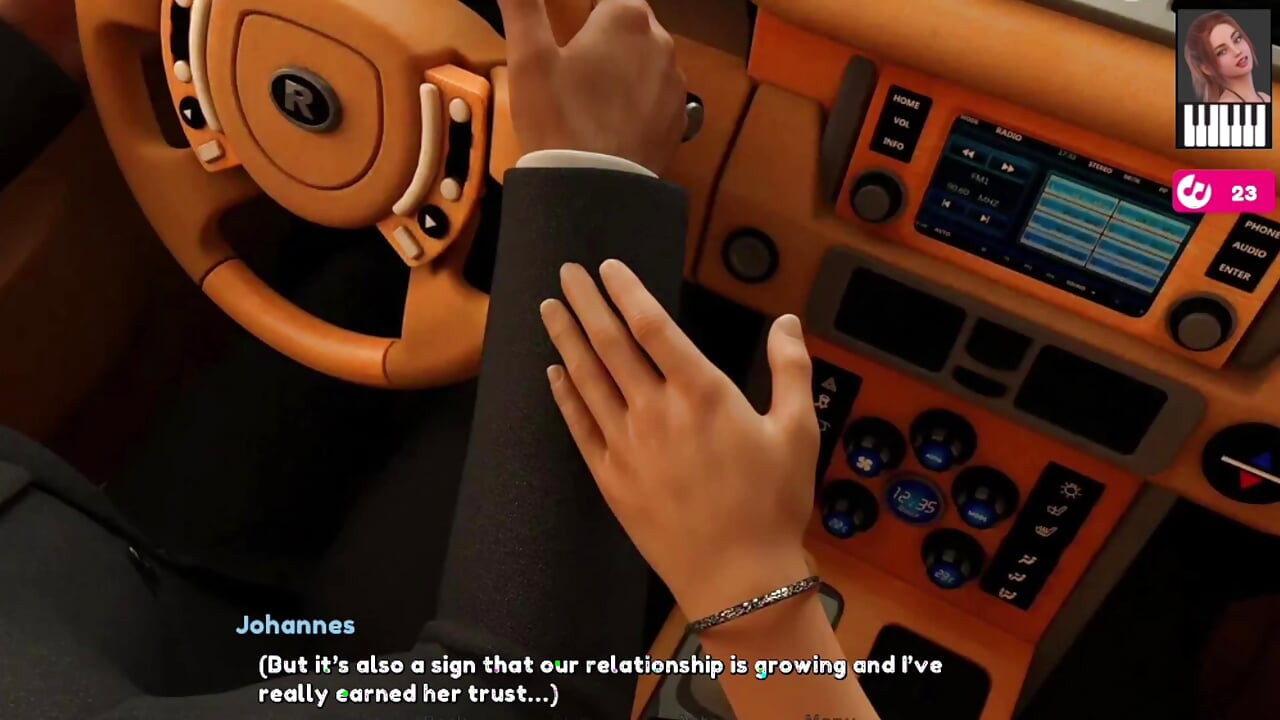Select the fan speed knob icon
The width and height of the screenshot is (1280, 720).
click(x=865, y=461)
